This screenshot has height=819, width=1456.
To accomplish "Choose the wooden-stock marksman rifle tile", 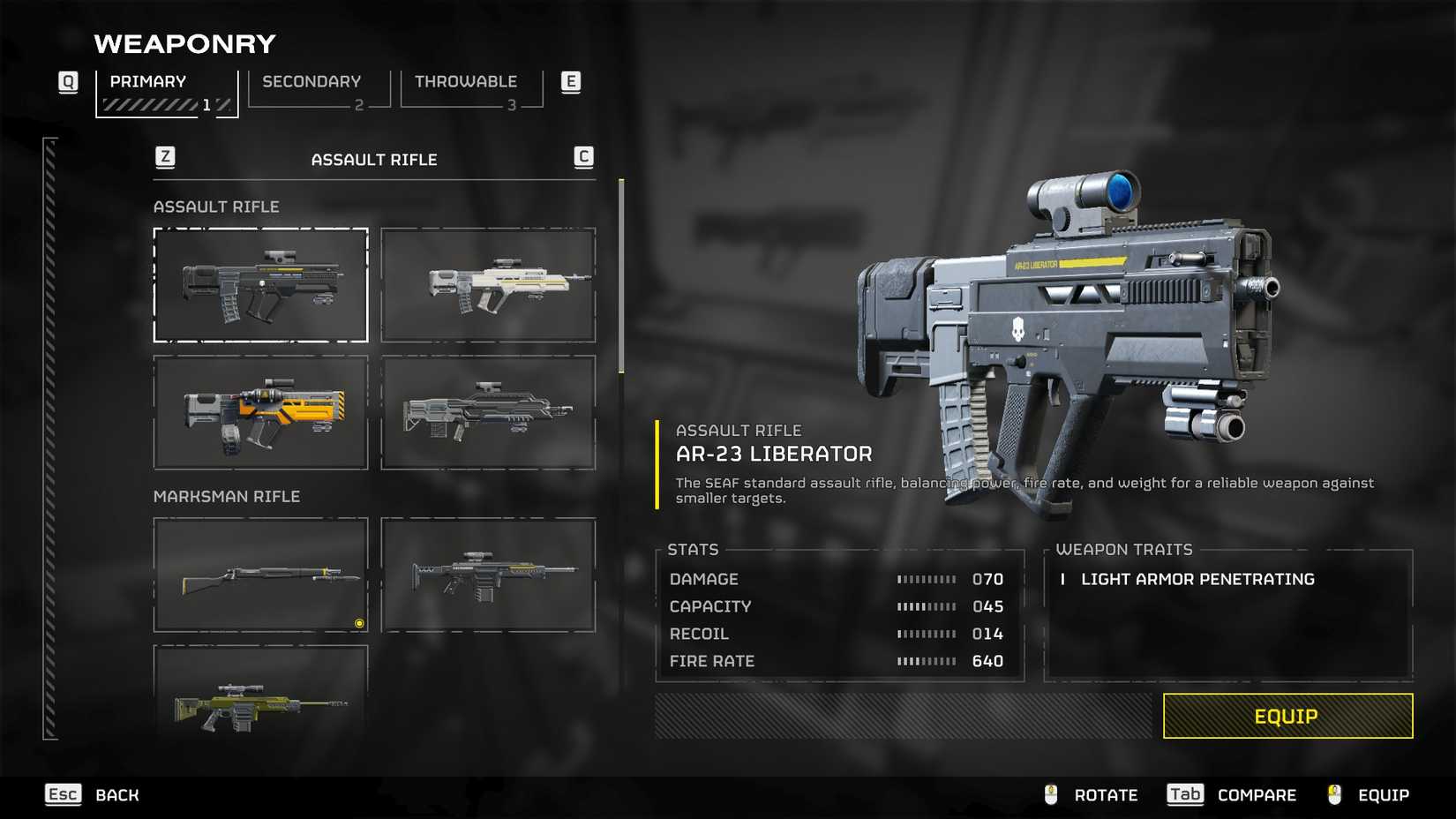I will point(260,575).
